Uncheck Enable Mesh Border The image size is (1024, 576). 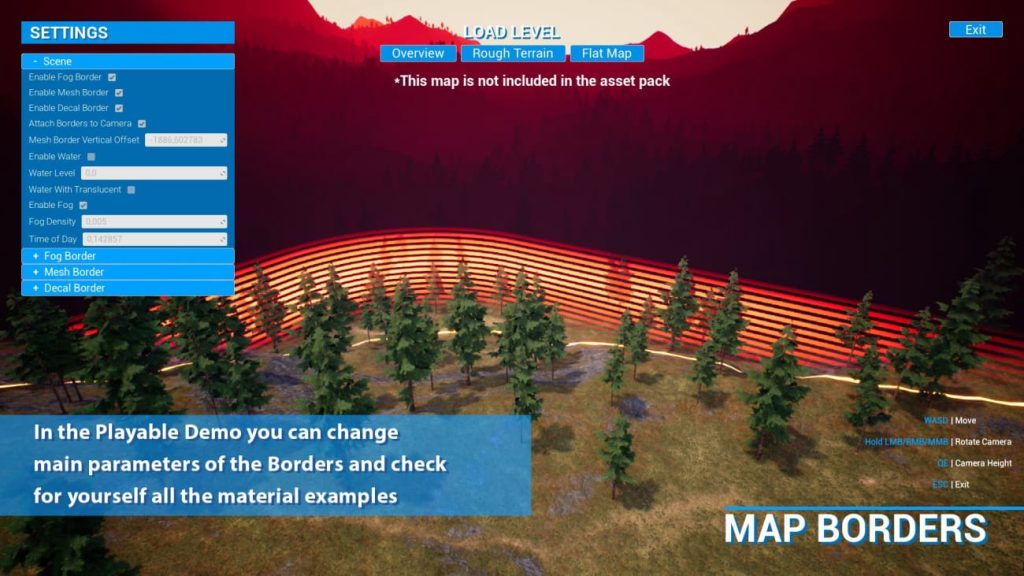tap(119, 93)
